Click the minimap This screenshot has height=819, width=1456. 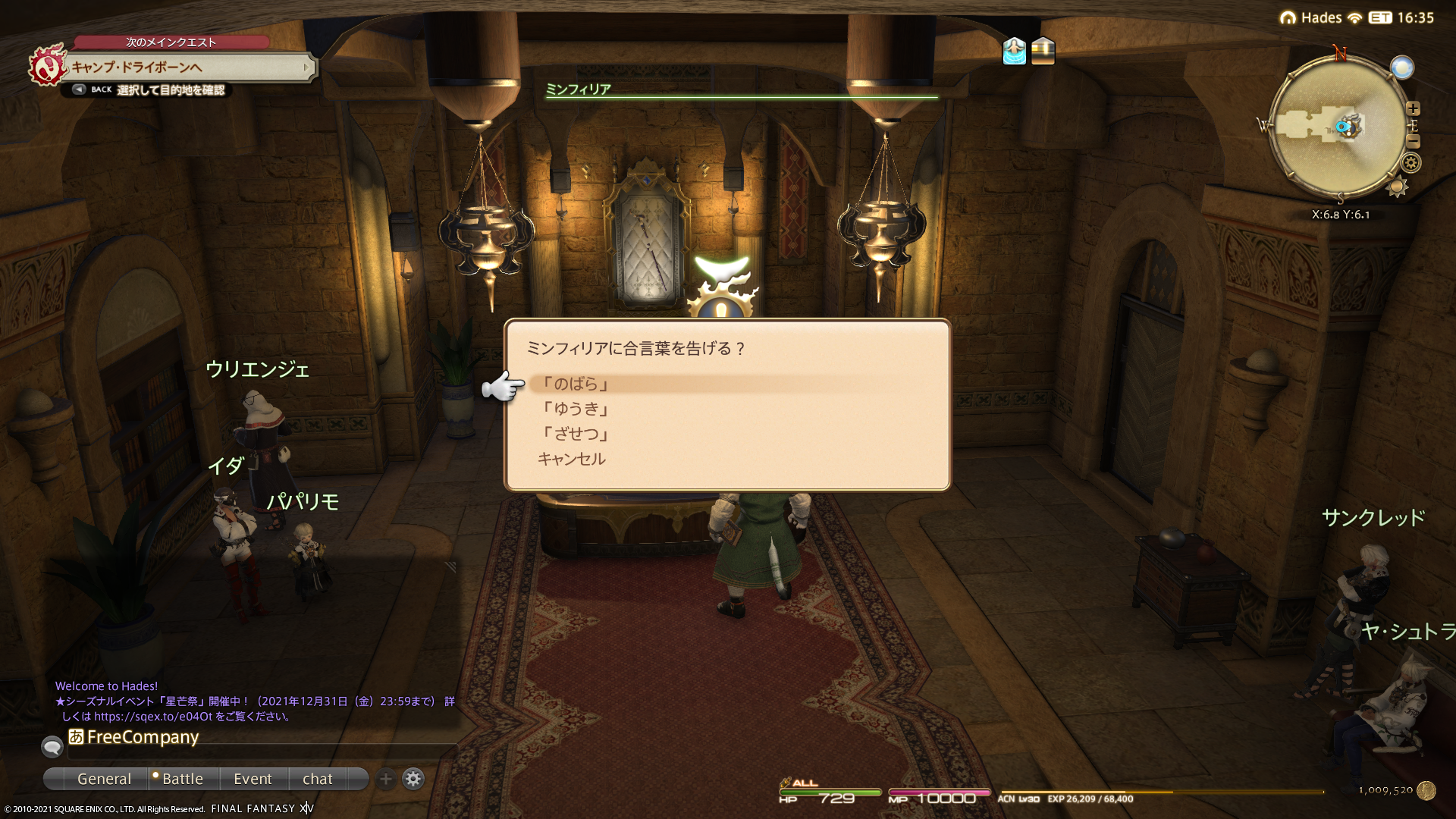1337,127
